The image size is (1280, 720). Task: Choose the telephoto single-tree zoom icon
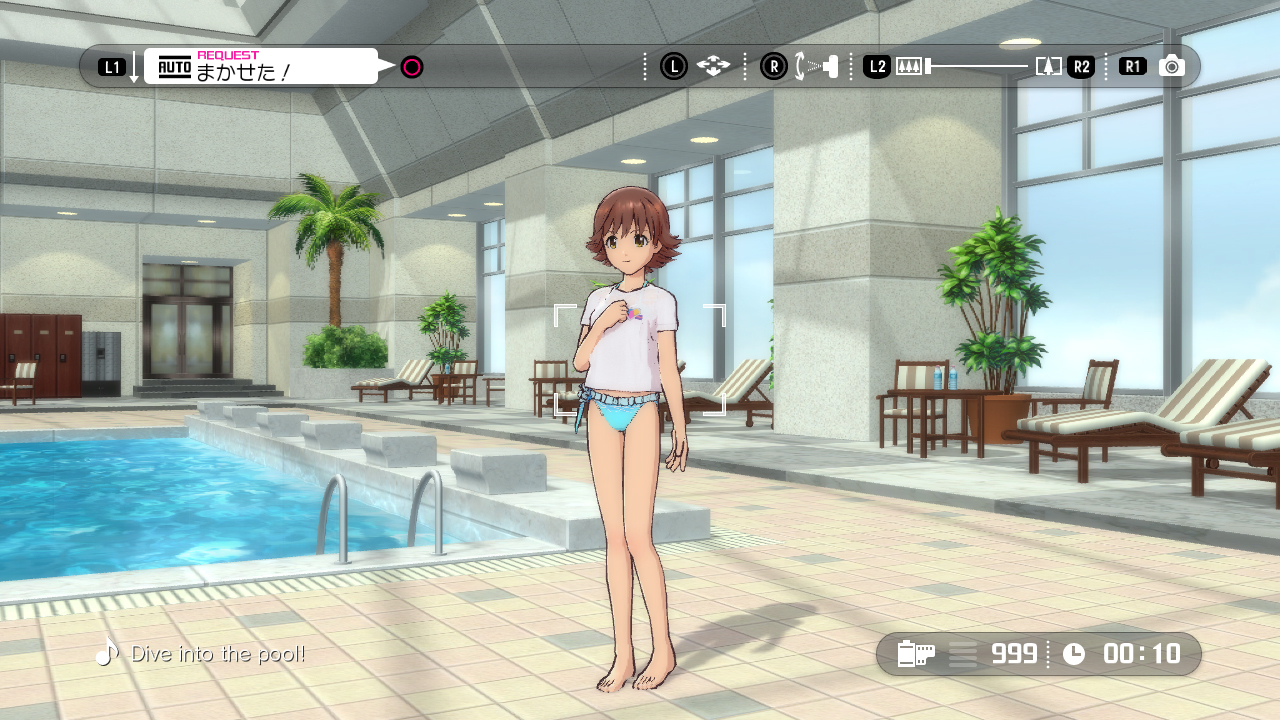click(x=1048, y=67)
